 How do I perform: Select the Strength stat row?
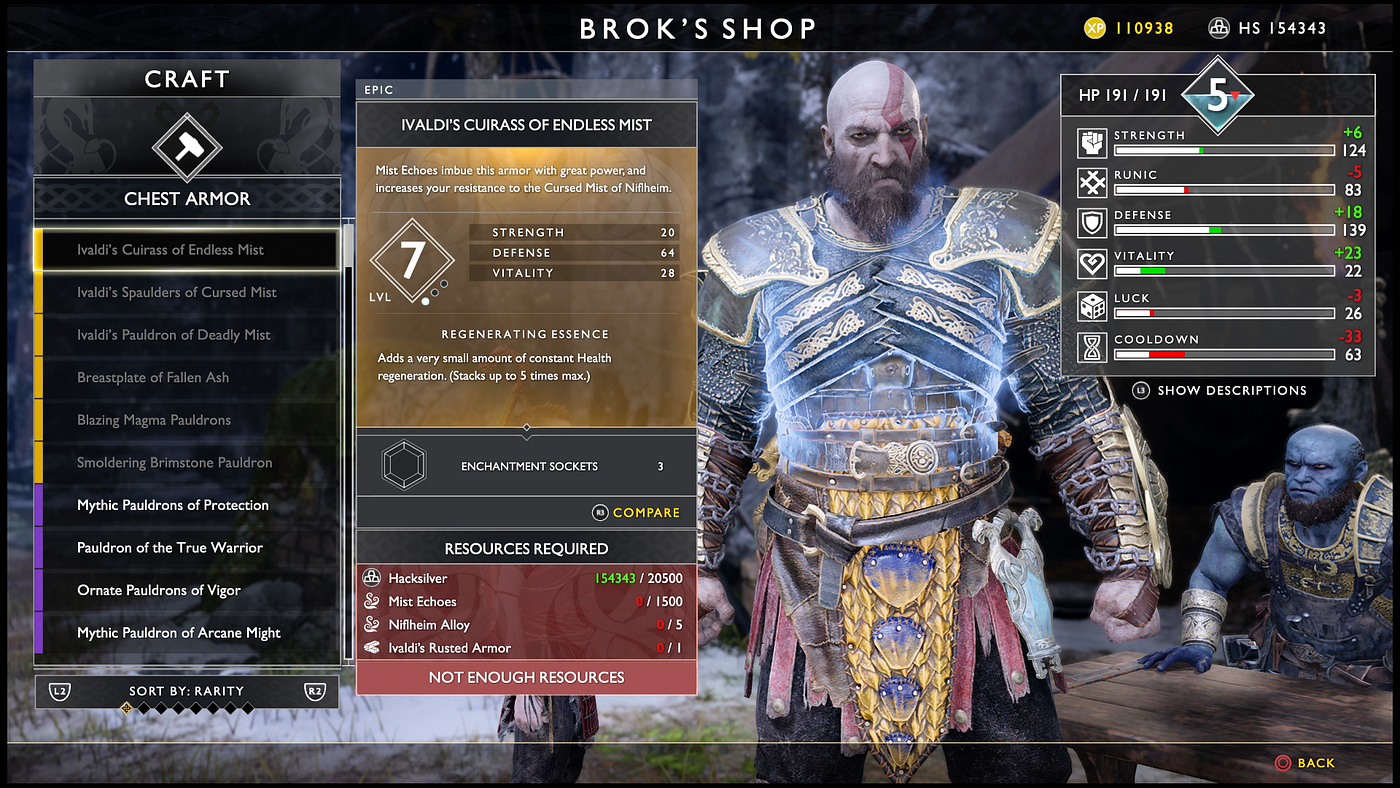pyautogui.click(x=1218, y=143)
